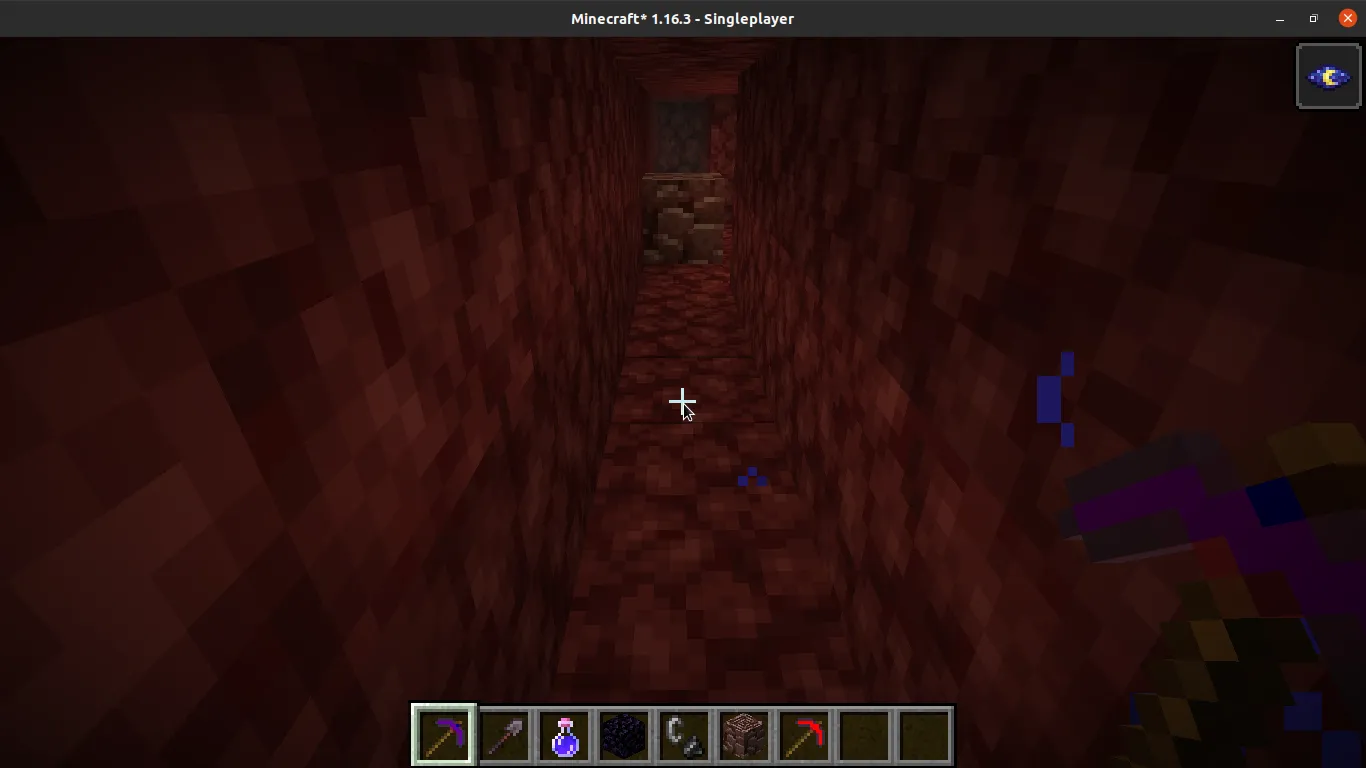This screenshot has width=1366, height=768.
Task: Select the red enchanted pickaxe in slot seven
Action: (803, 735)
